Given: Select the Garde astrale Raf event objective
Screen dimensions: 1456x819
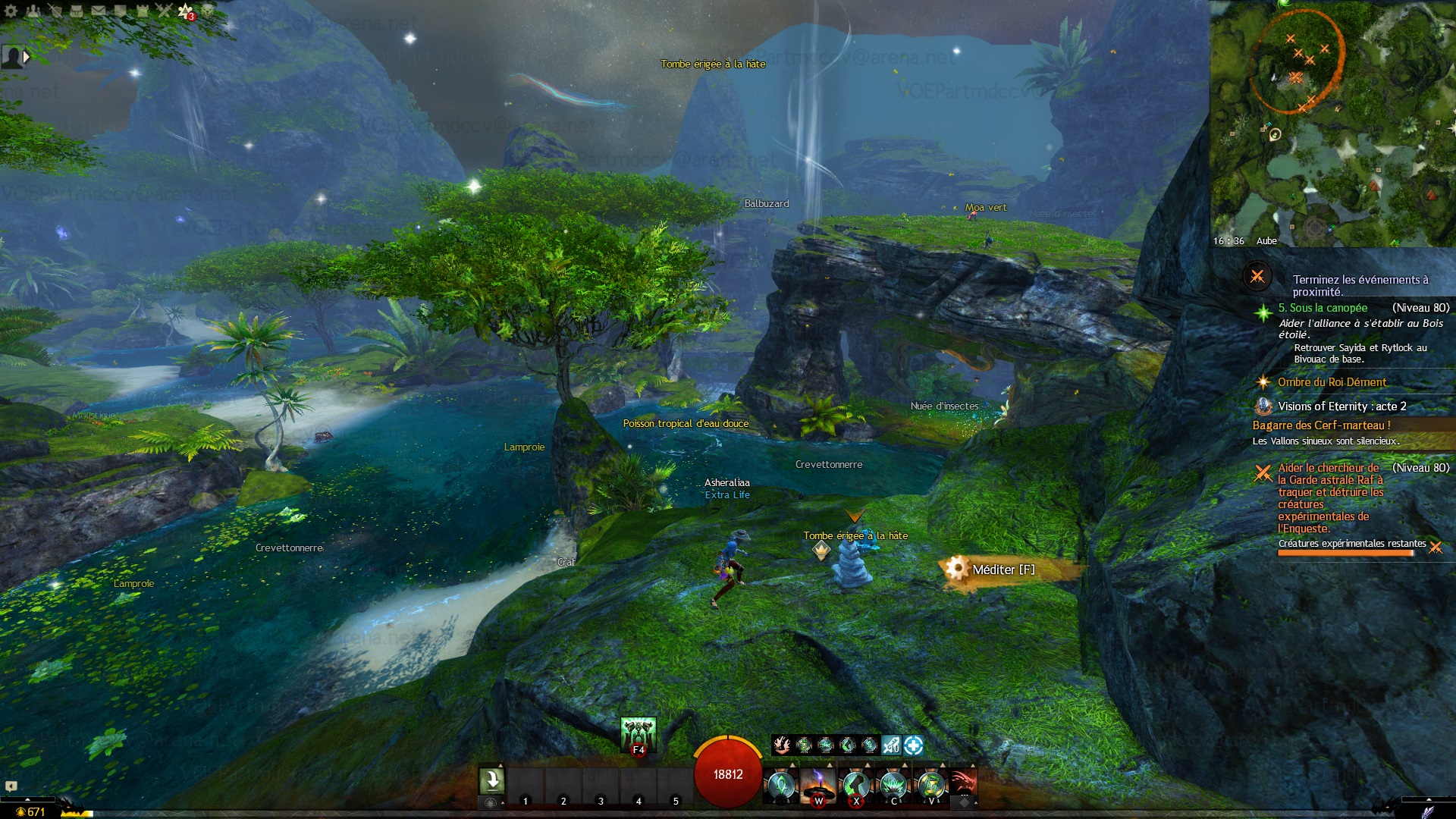Looking at the screenshot, I should click(x=1330, y=497).
